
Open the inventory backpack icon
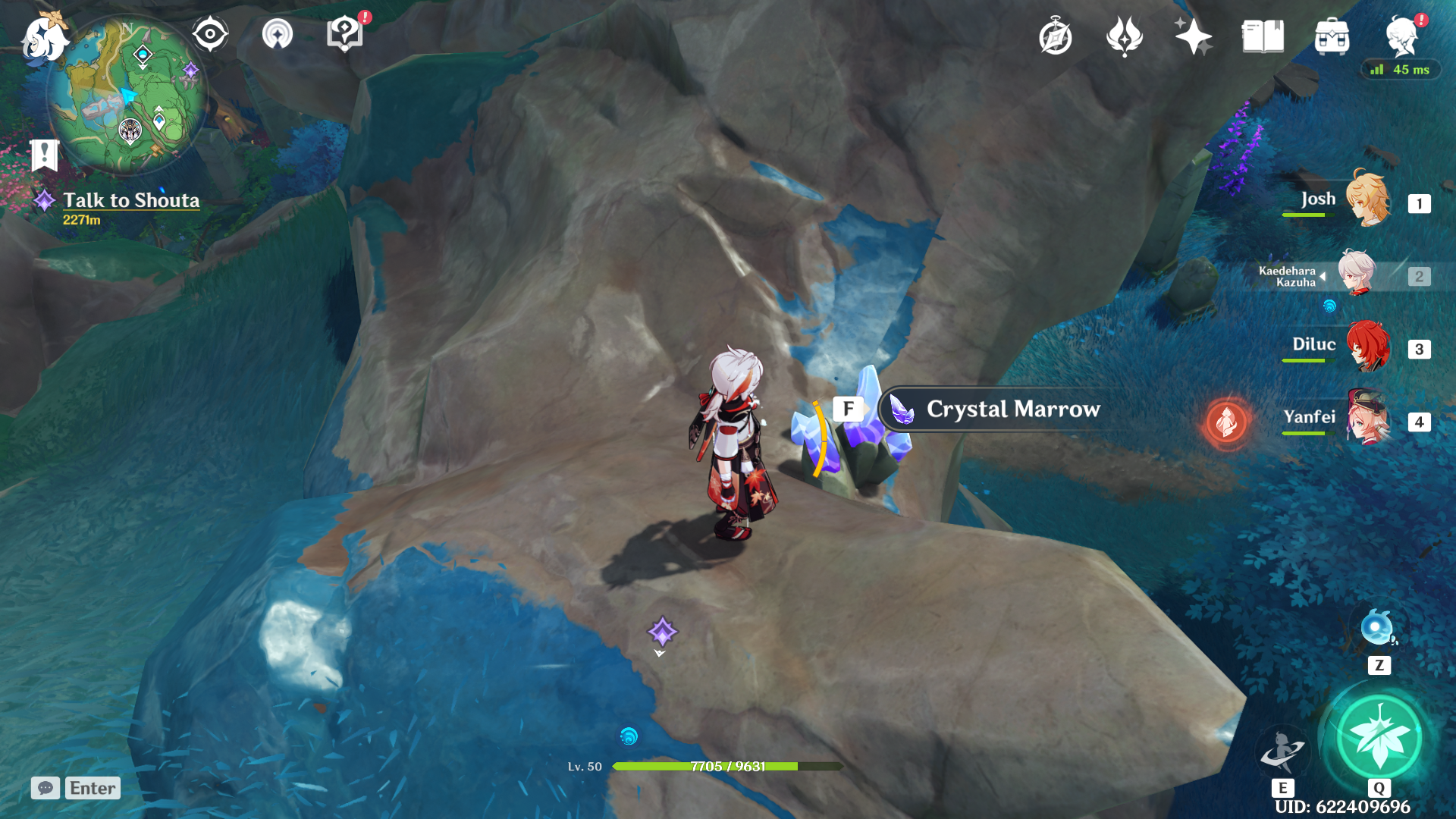[x=1332, y=34]
